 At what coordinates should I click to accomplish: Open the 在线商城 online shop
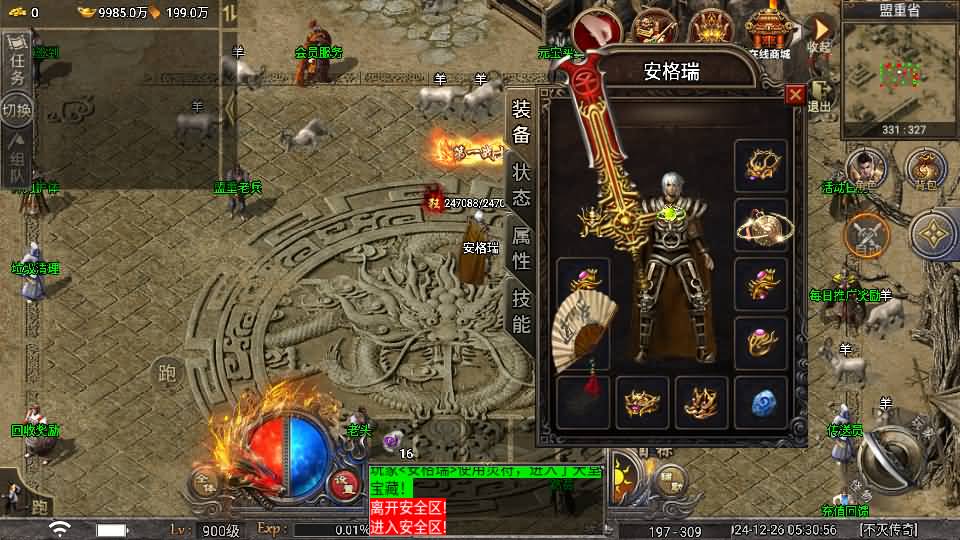click(x=770, y=33)
